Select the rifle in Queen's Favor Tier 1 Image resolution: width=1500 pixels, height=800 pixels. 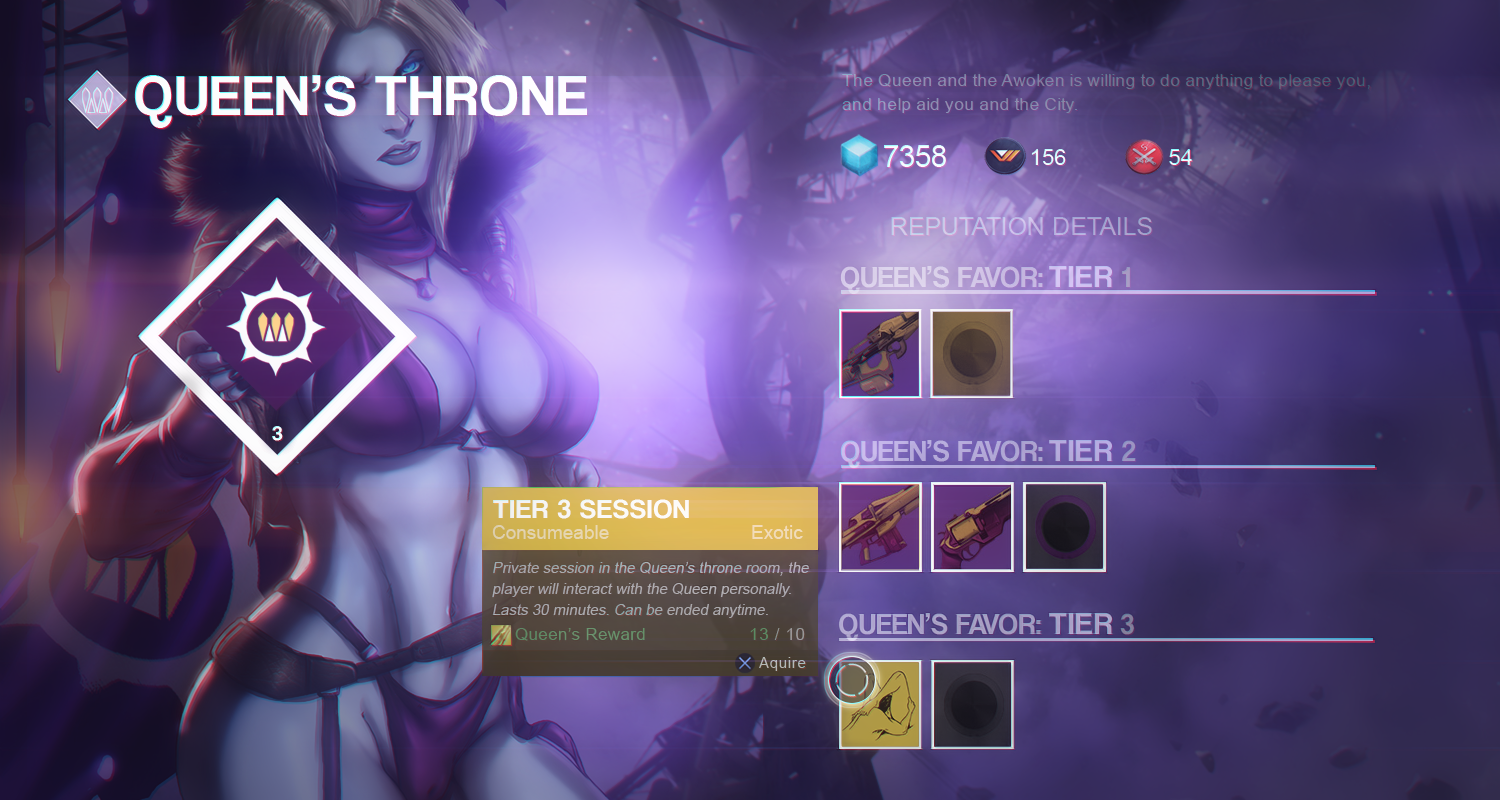click(x=880, y=353)
